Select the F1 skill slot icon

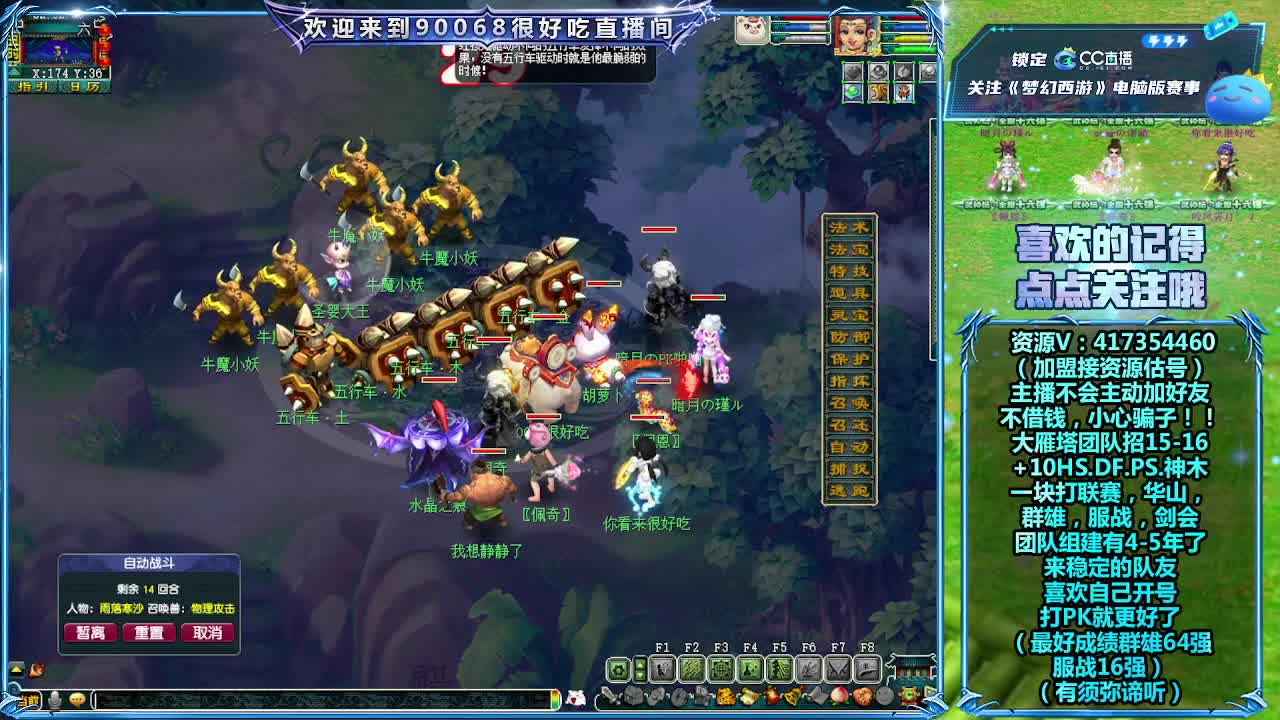point(663,668)
